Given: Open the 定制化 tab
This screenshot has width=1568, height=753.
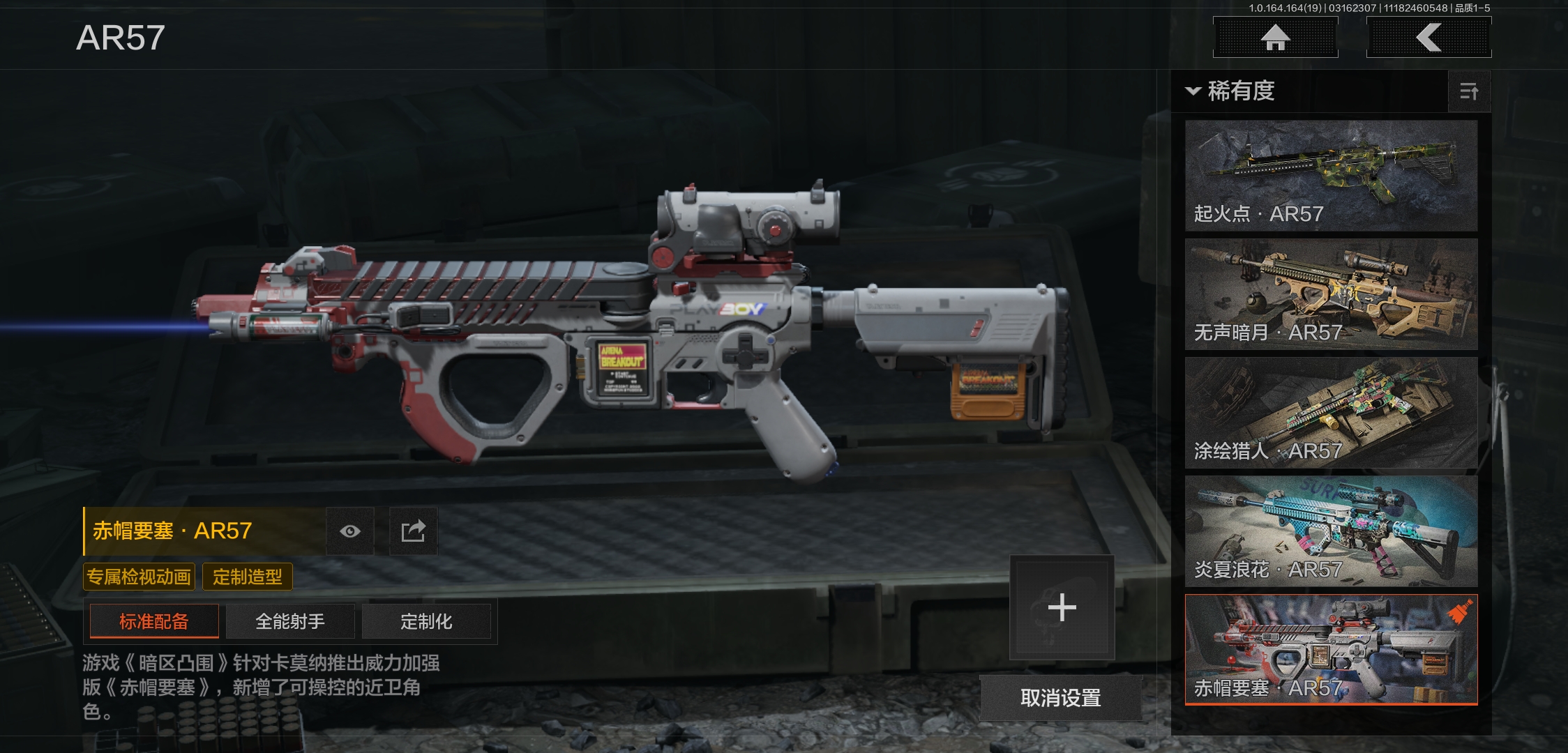Looking at the screenshot, I should 426,621.
